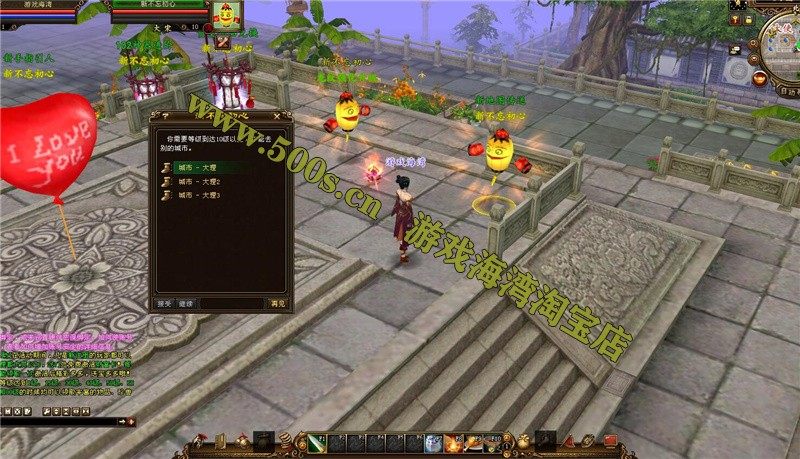Viewport: 800px width, 459px height.
Task: Use the white creature hotbar skill
Action: coord(433,442)
